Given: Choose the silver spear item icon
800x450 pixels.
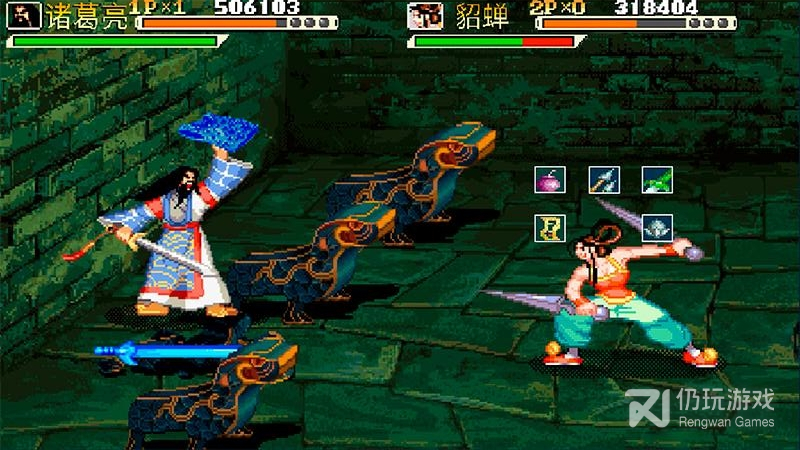Looking at the screenshot, I should tap(604, 180).
